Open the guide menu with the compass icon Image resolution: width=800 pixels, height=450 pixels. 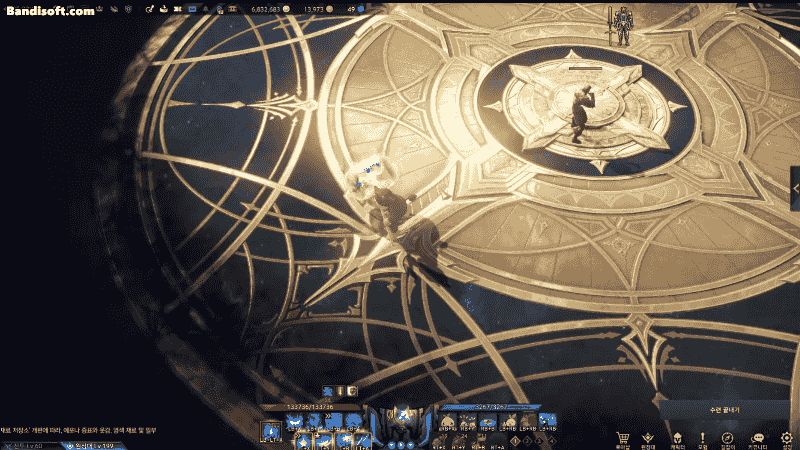728,438
